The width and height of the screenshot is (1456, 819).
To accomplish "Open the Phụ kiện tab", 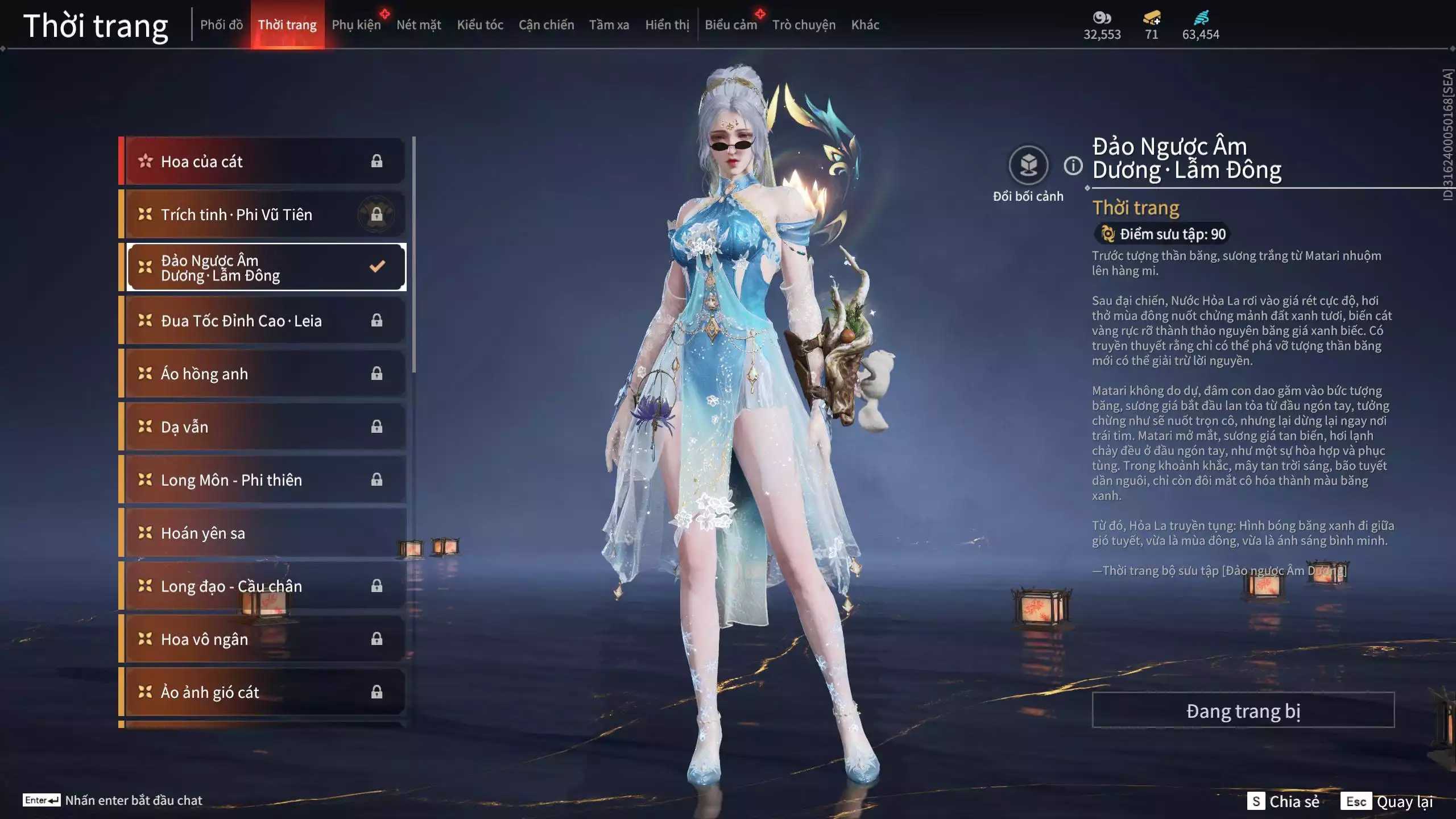I will point(356,25).
